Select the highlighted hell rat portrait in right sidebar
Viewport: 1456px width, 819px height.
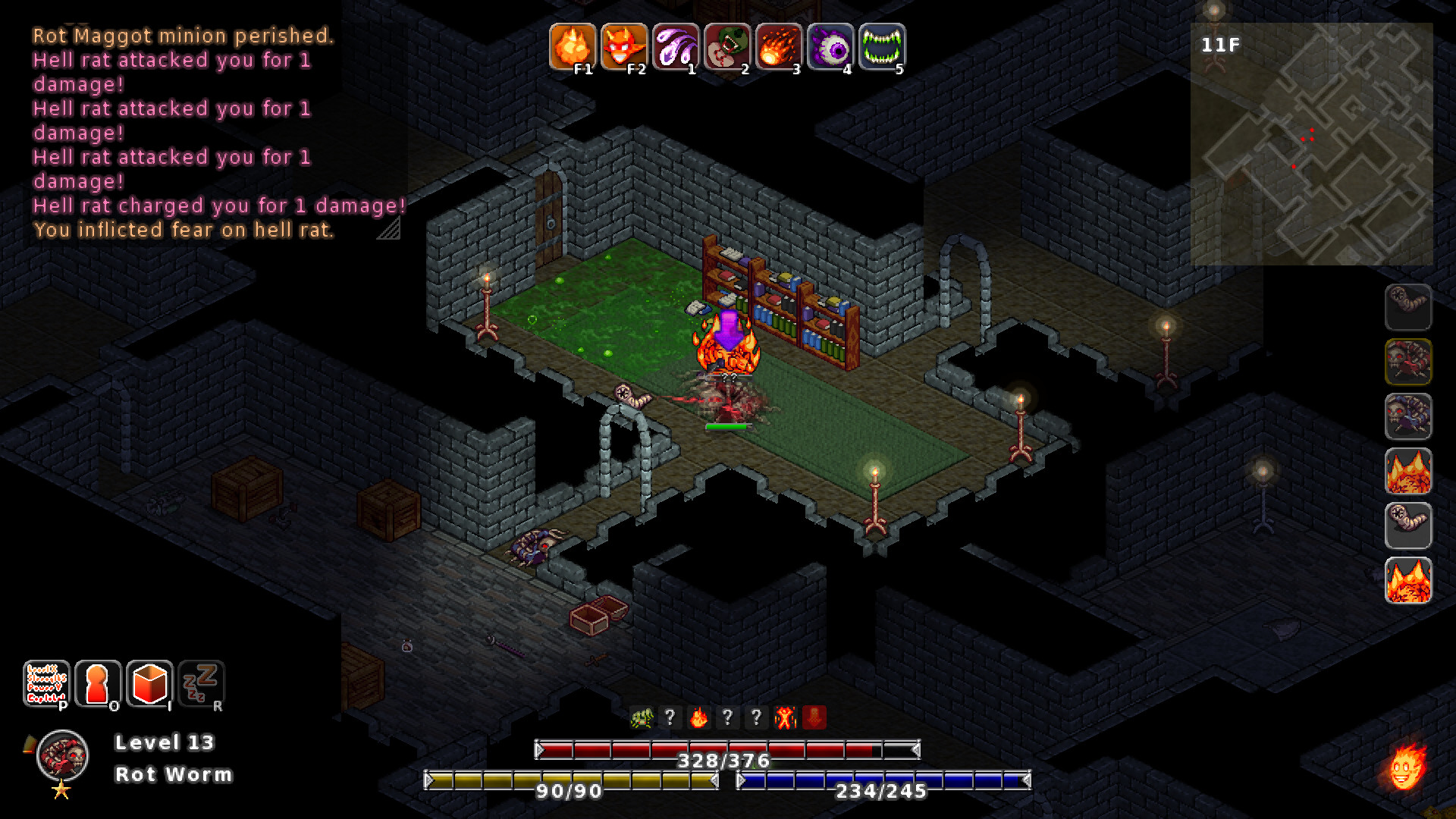click(1408, 363)
